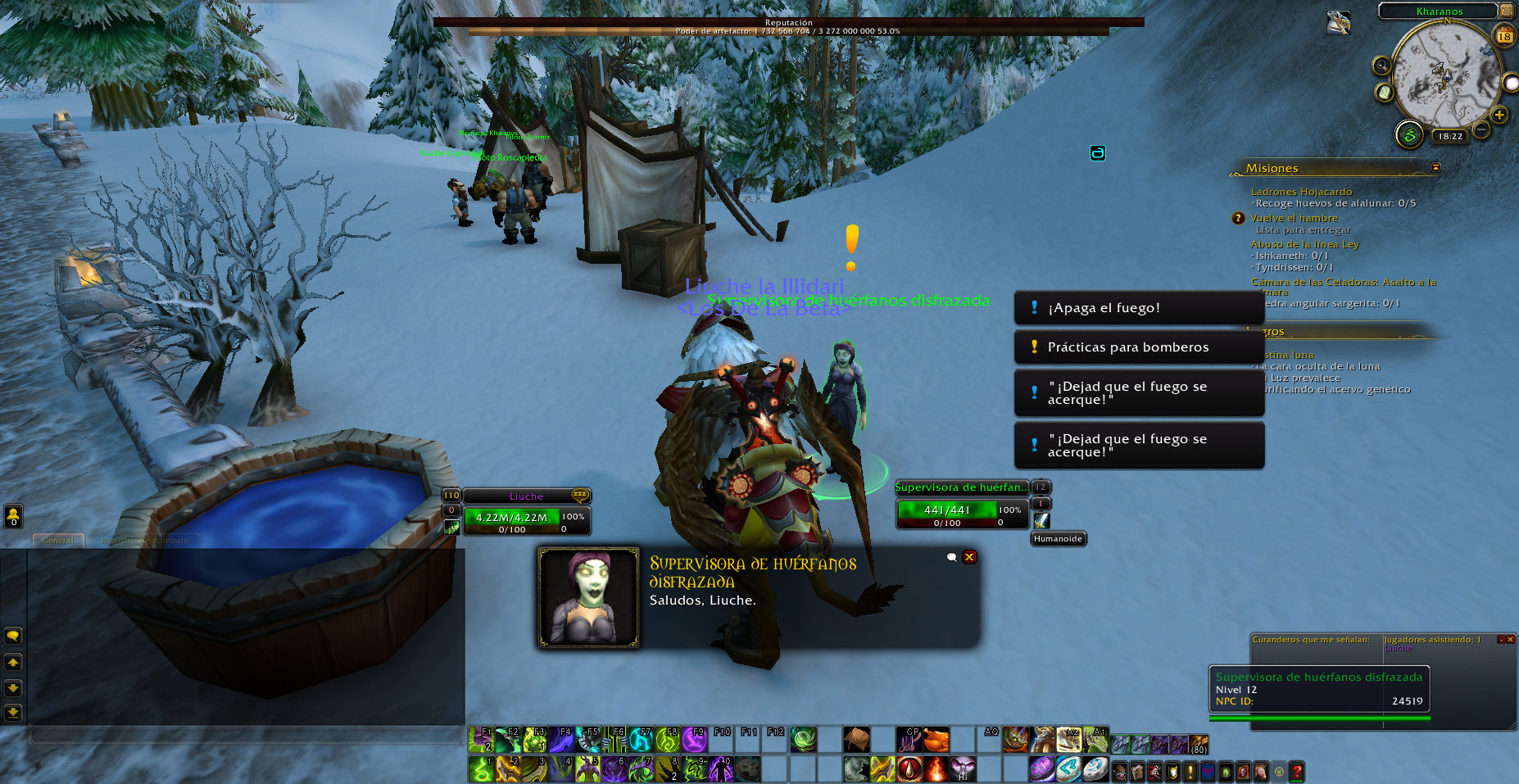Viewport: 1519px width, 784px height.
Task: Open the calendar showing day 18
Action: (x=1504, y=35)
